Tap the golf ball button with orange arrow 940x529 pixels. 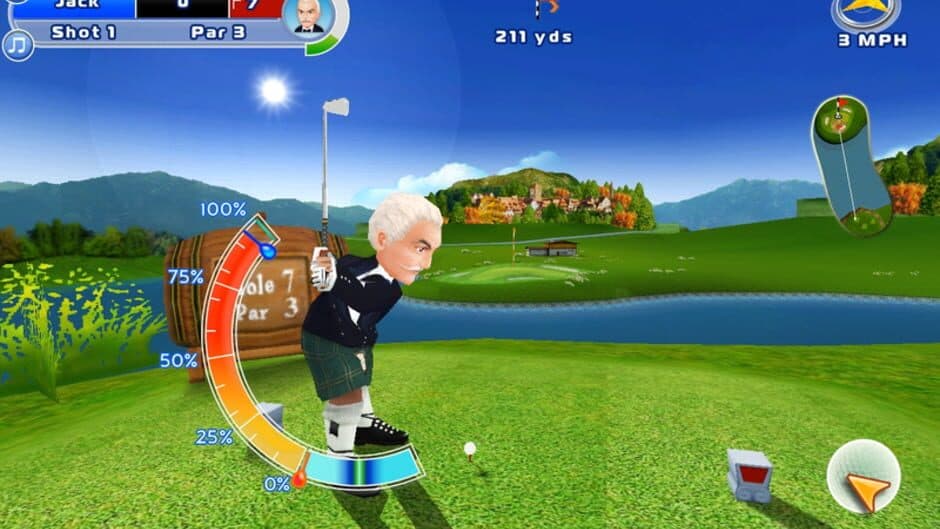863,476
